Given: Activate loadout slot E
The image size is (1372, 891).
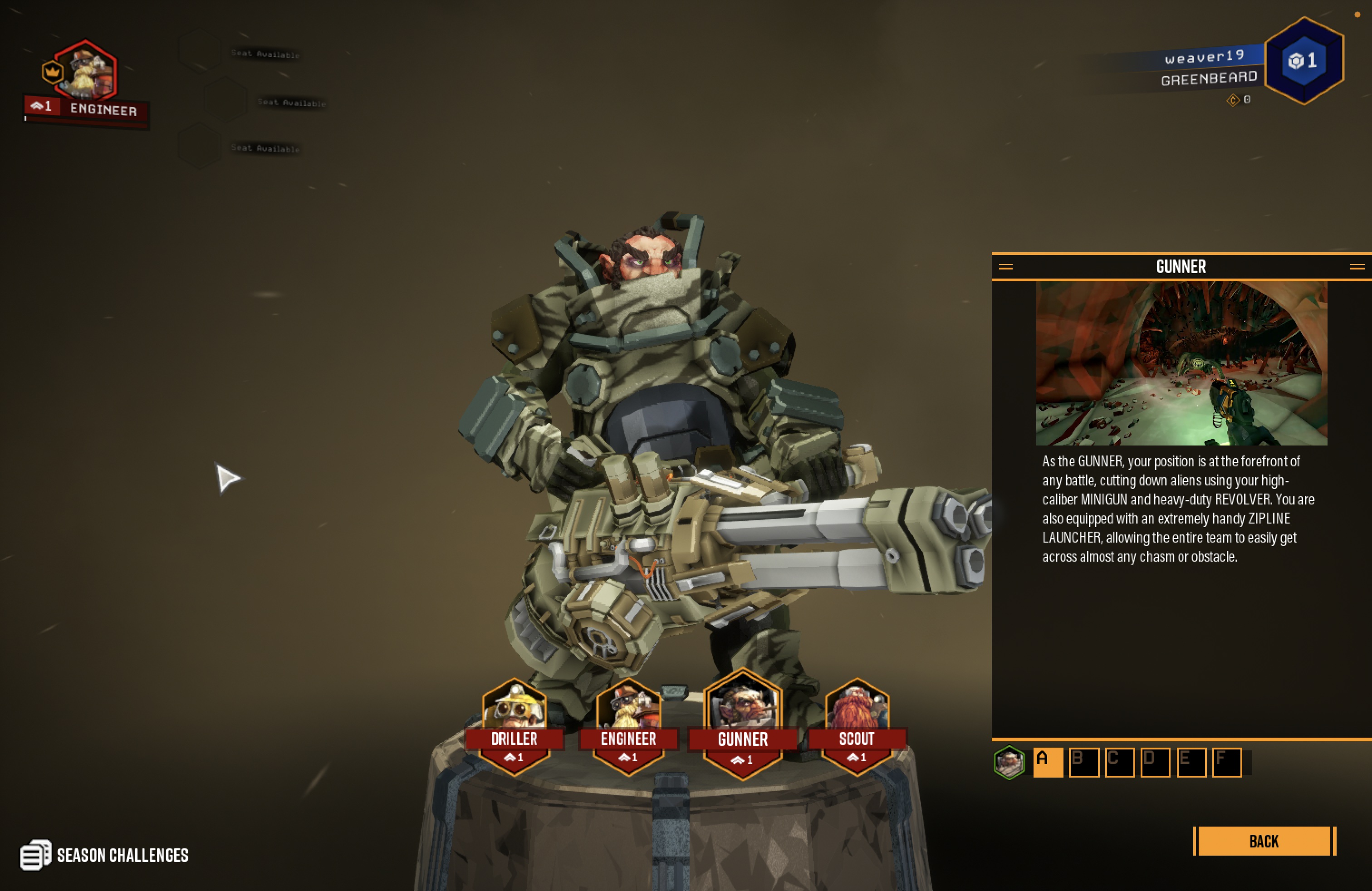Looking at the screenshot, I should 1191,763.
